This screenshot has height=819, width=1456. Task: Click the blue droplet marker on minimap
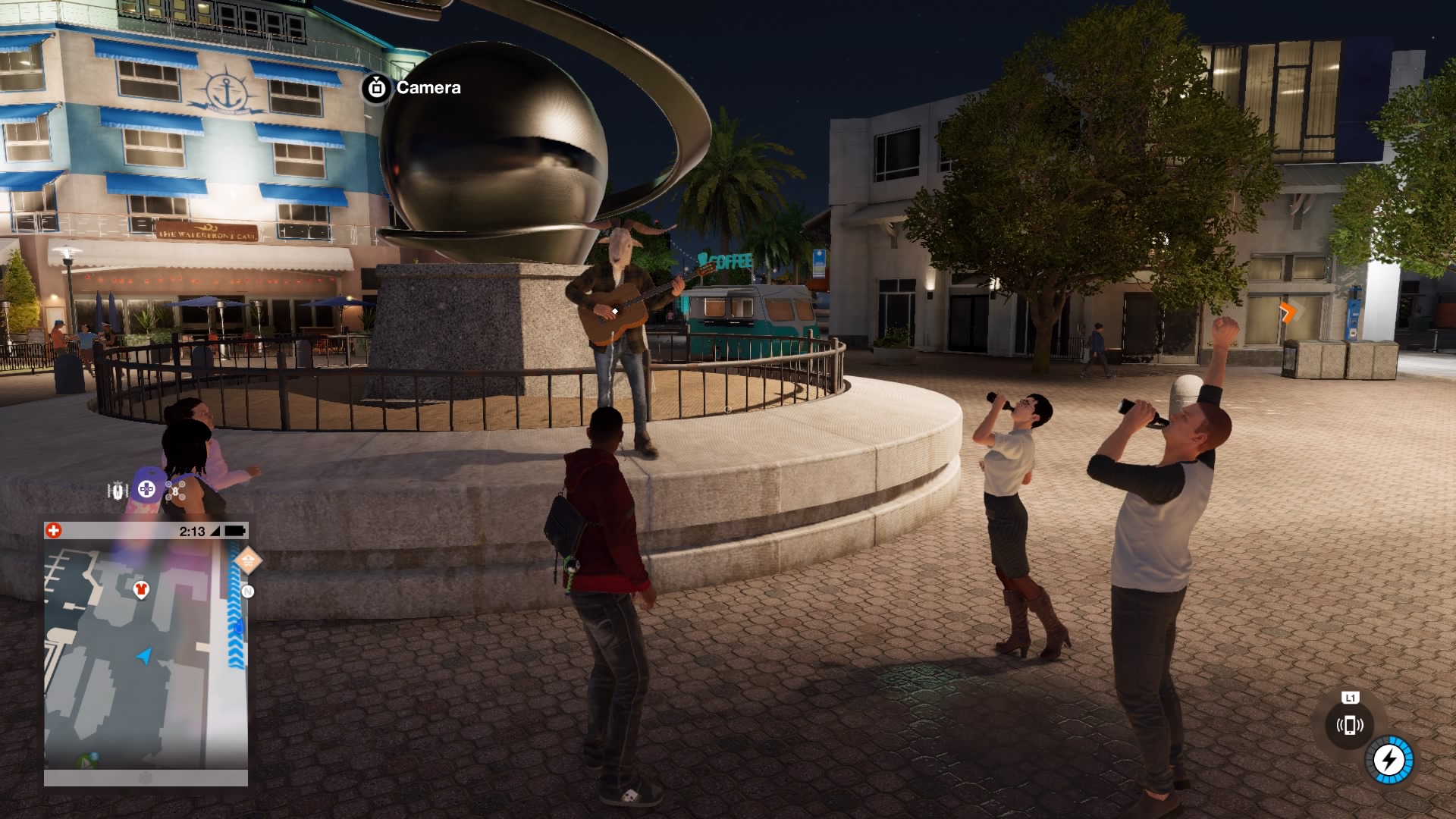[240, 627]
